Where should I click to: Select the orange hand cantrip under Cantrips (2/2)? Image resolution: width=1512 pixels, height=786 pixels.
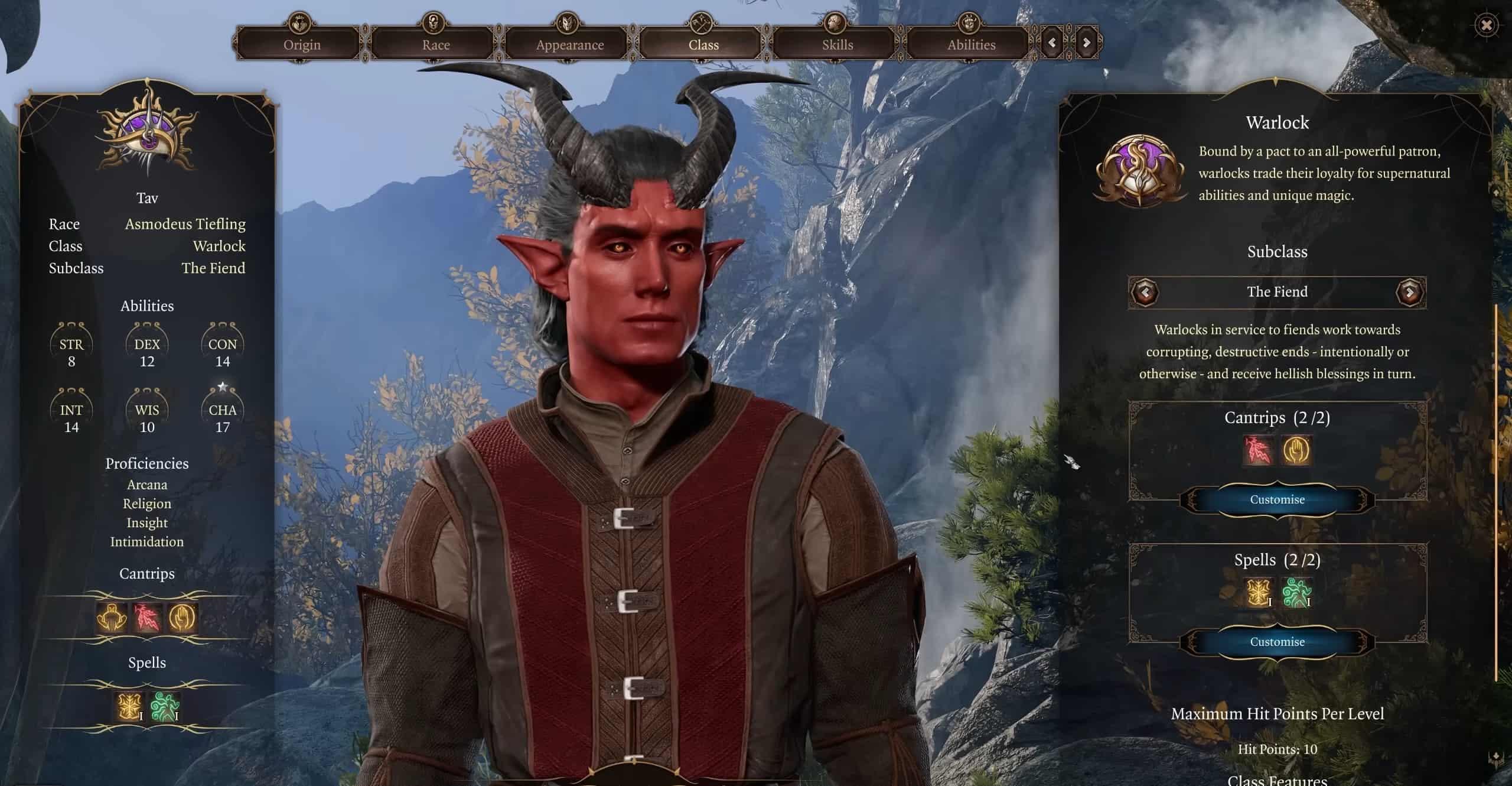[1296, 450]
